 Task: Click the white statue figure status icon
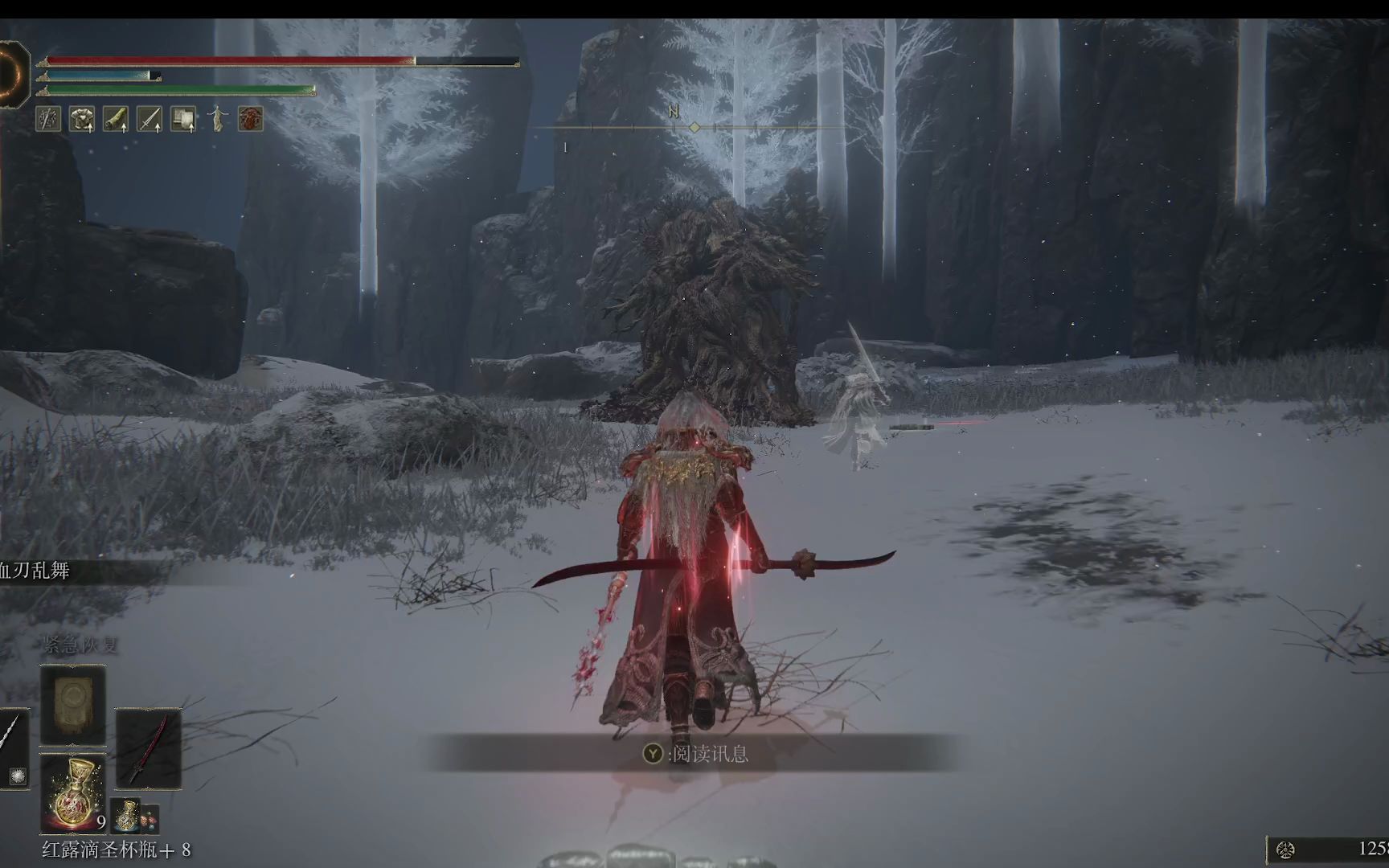click(217, 119)
